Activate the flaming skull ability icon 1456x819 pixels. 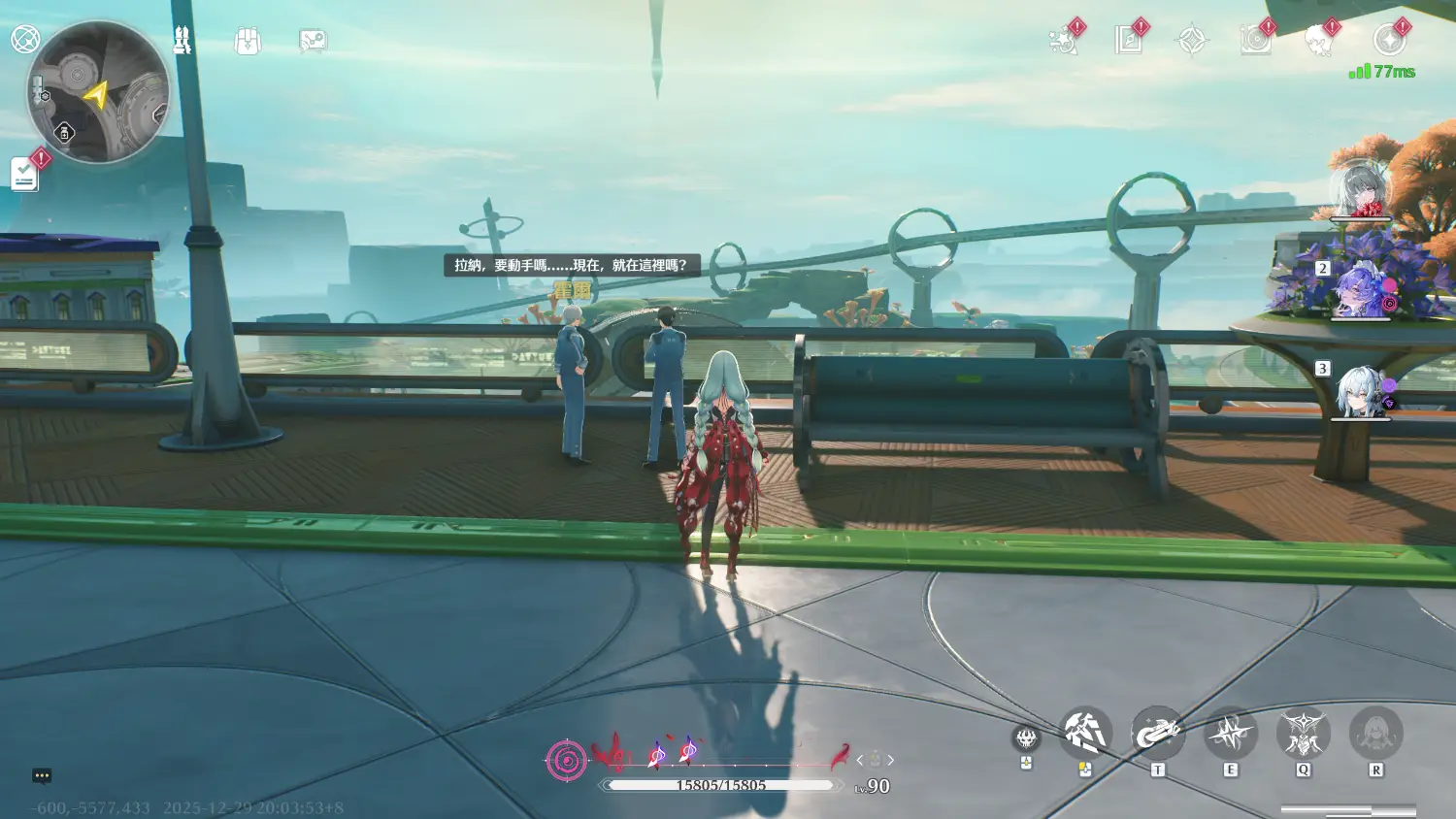(1026, 739)
